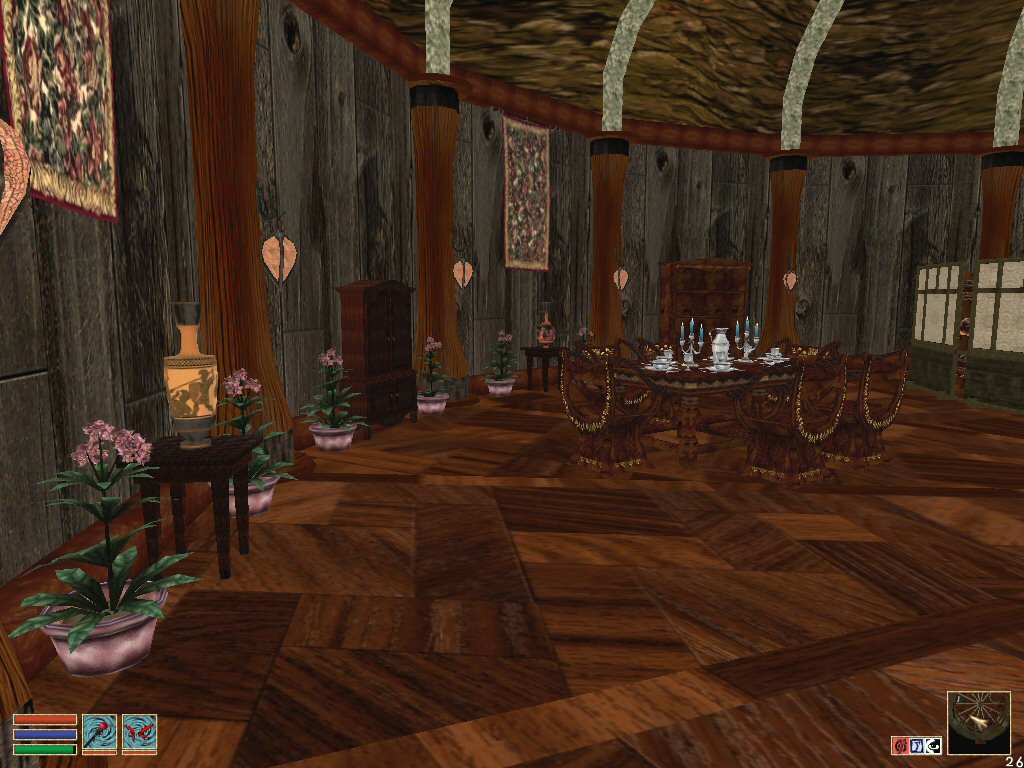Inspect the red active effect icon

(x=899, y=745)
